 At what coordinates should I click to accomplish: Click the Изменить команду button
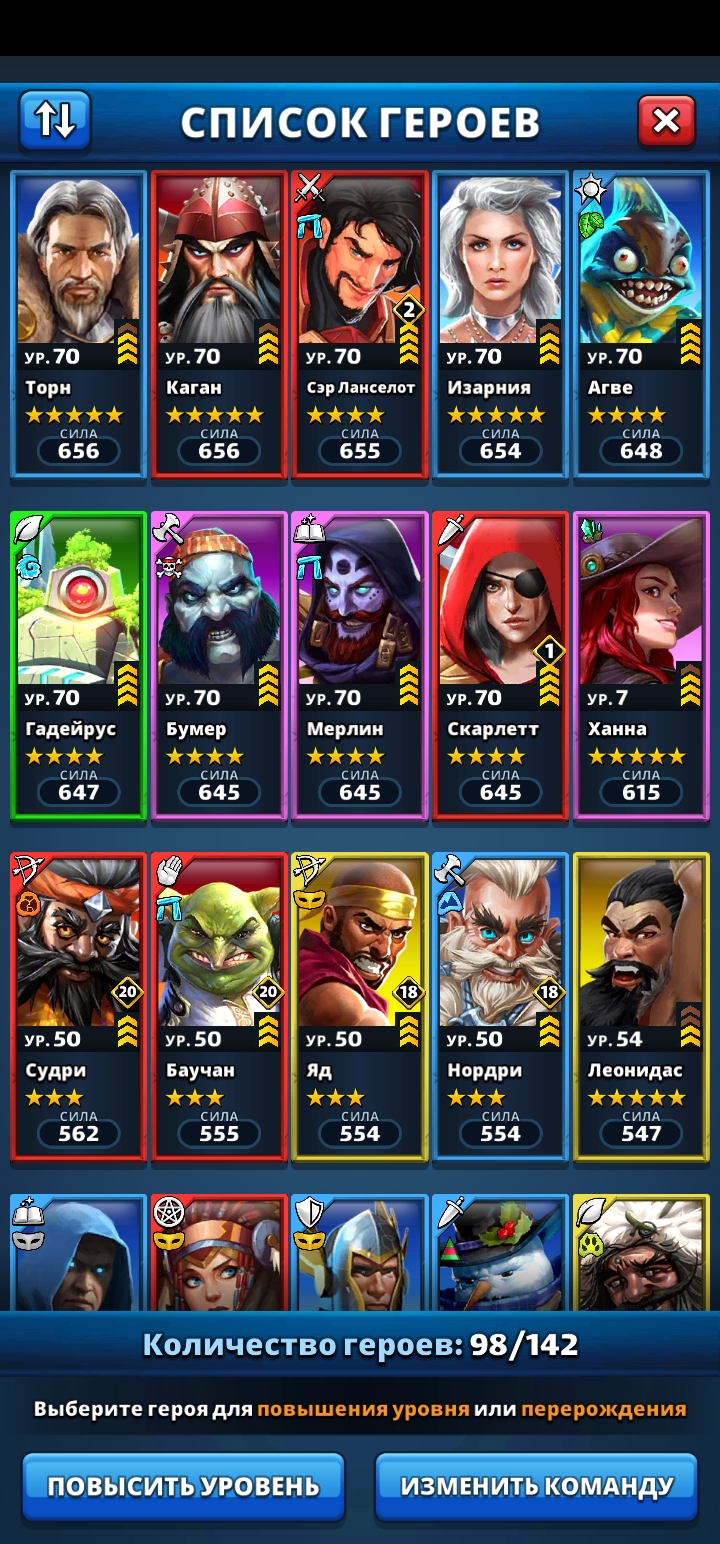pos(536,1486)
